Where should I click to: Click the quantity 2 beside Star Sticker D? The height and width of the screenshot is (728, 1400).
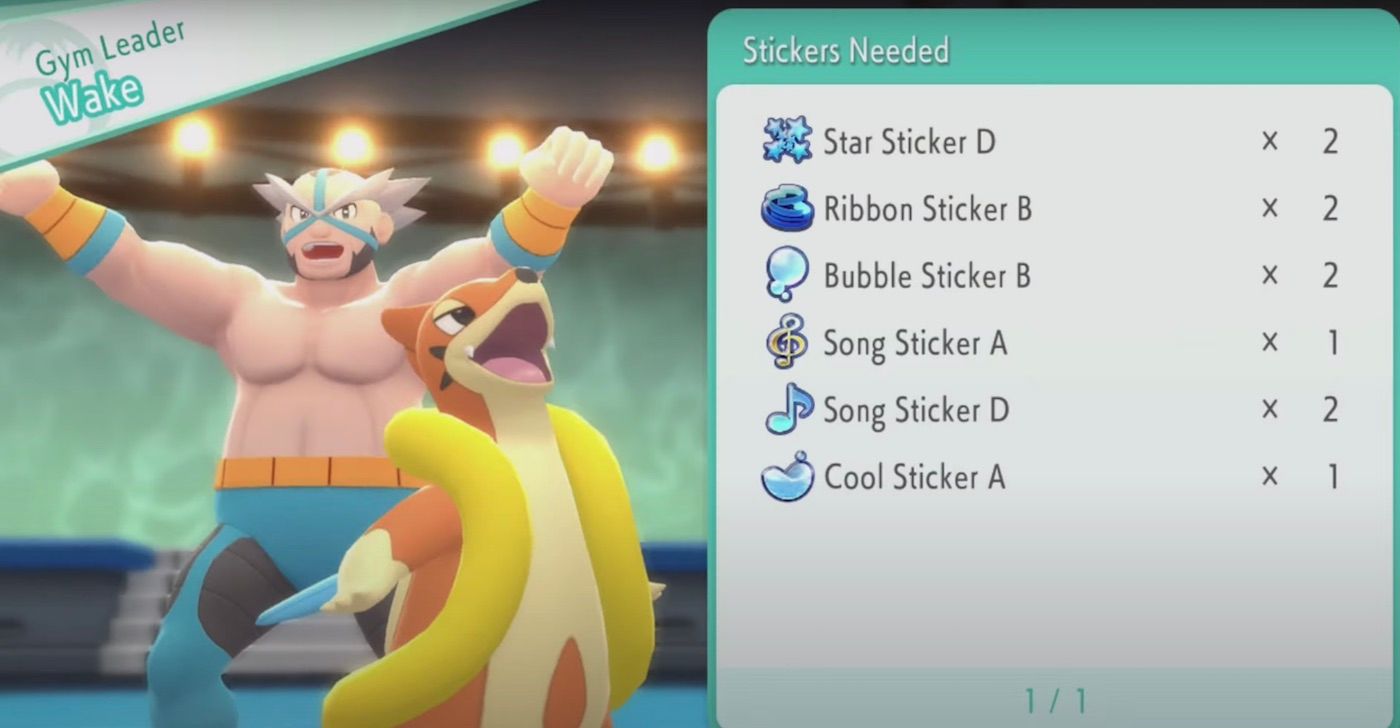1330,142
